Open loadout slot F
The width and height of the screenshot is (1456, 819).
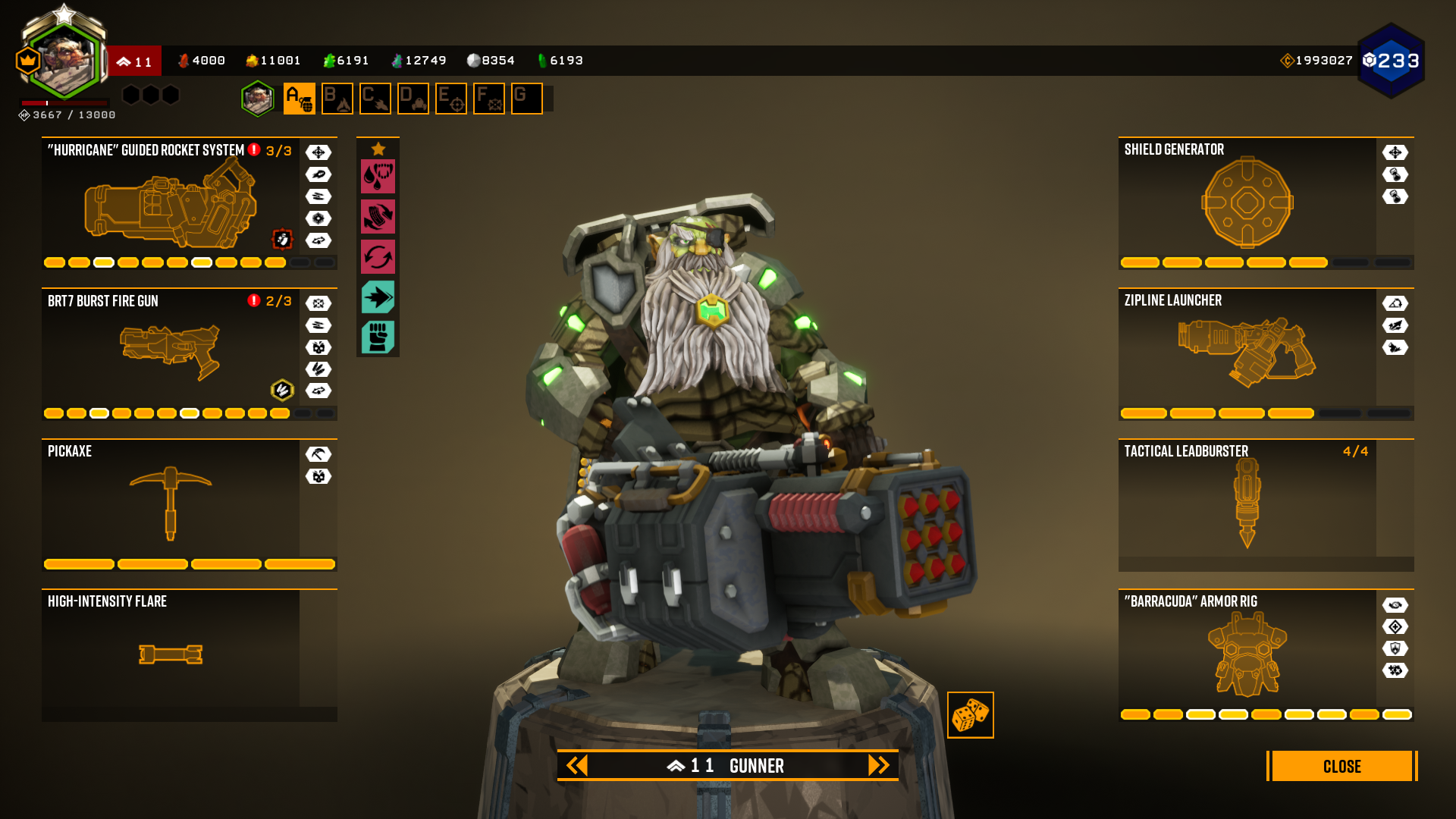[x=489, y=99]
